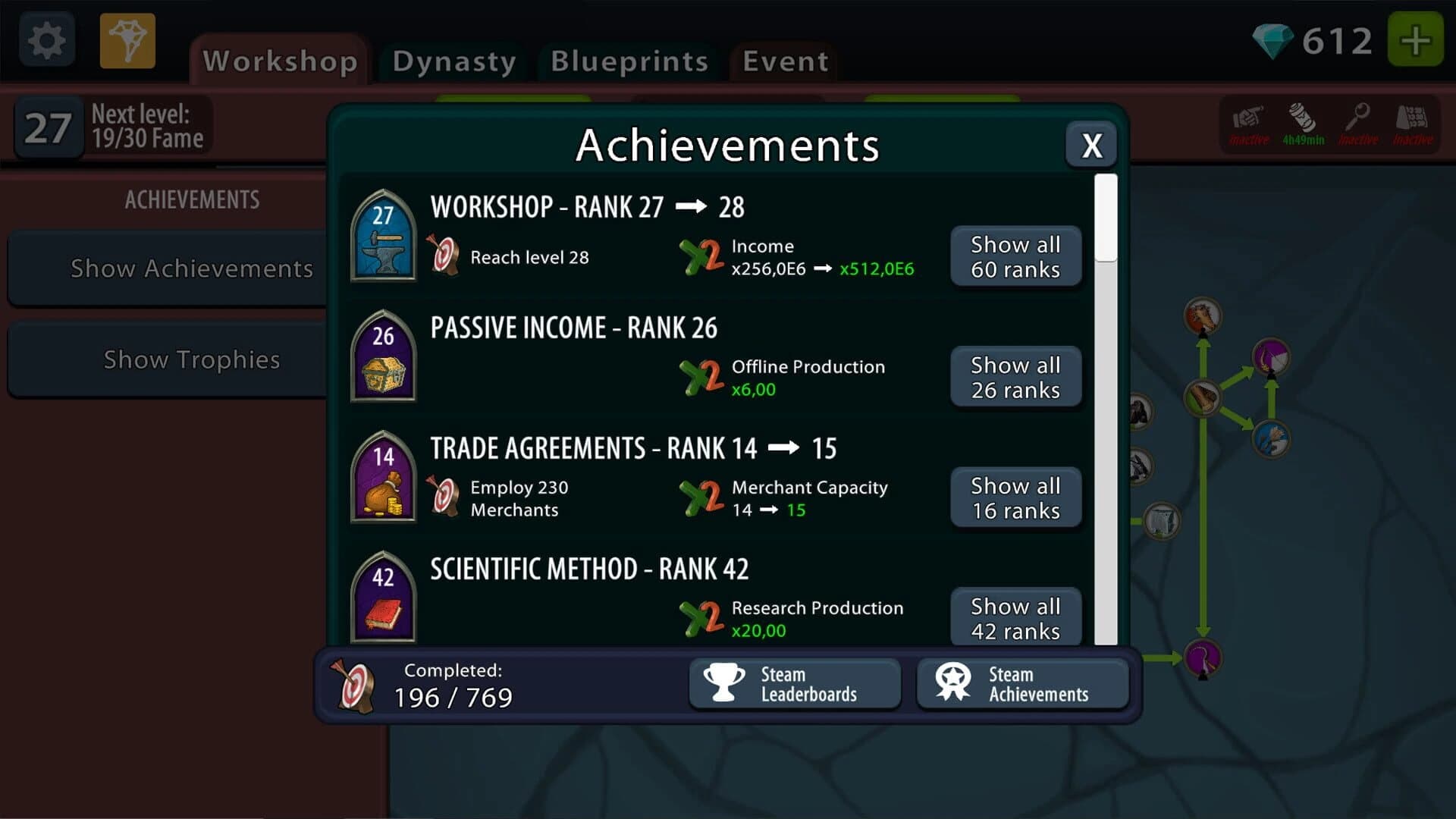This screenshot has width=1456, height=819.
Task: Switch to the Dynasty tab
Action: [452, 62]
